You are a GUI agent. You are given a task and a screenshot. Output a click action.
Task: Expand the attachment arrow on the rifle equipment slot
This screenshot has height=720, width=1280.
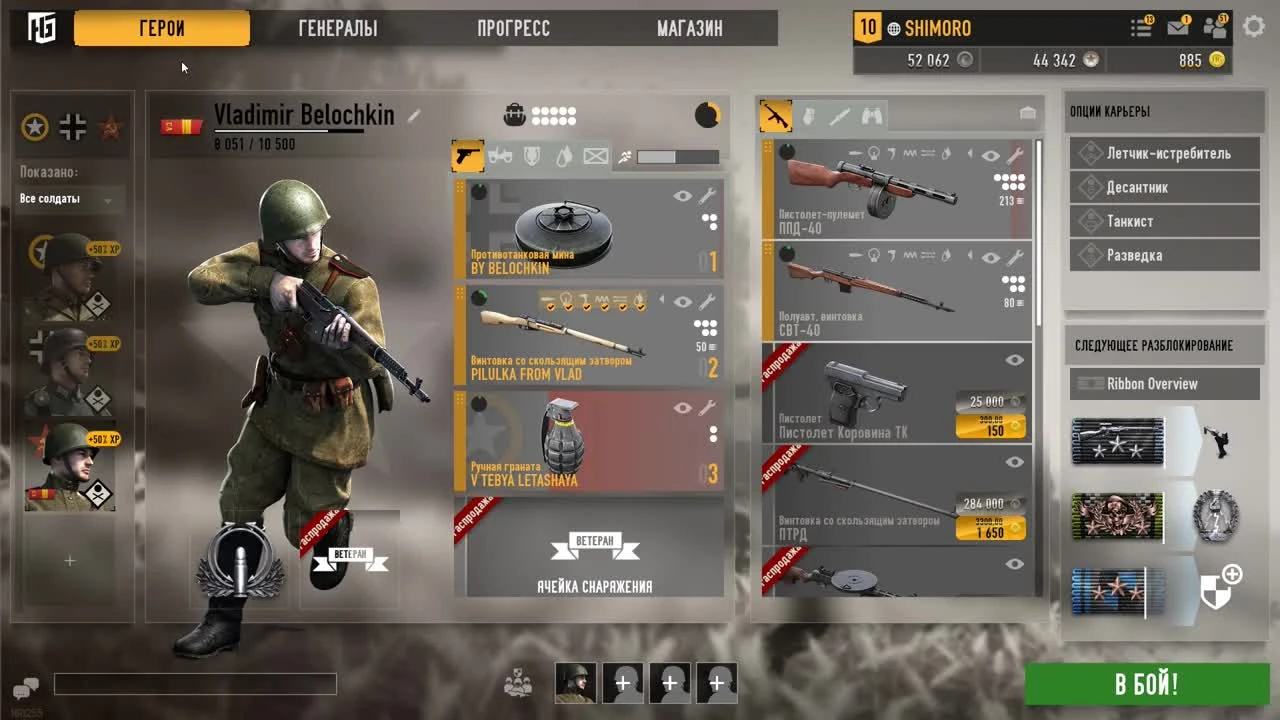(661, 299)
